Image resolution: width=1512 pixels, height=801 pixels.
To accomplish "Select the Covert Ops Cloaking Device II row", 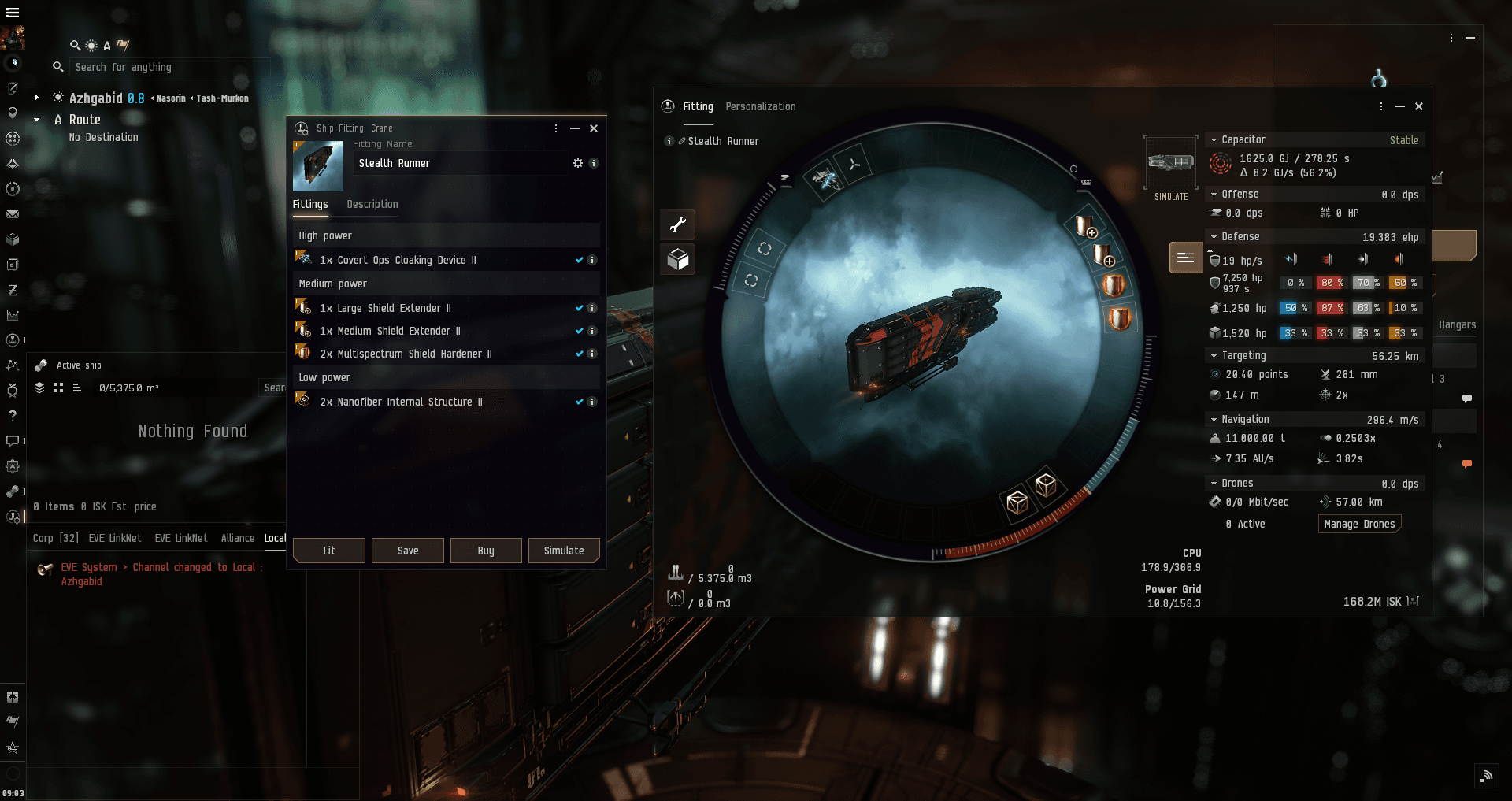I will [398, 260].
